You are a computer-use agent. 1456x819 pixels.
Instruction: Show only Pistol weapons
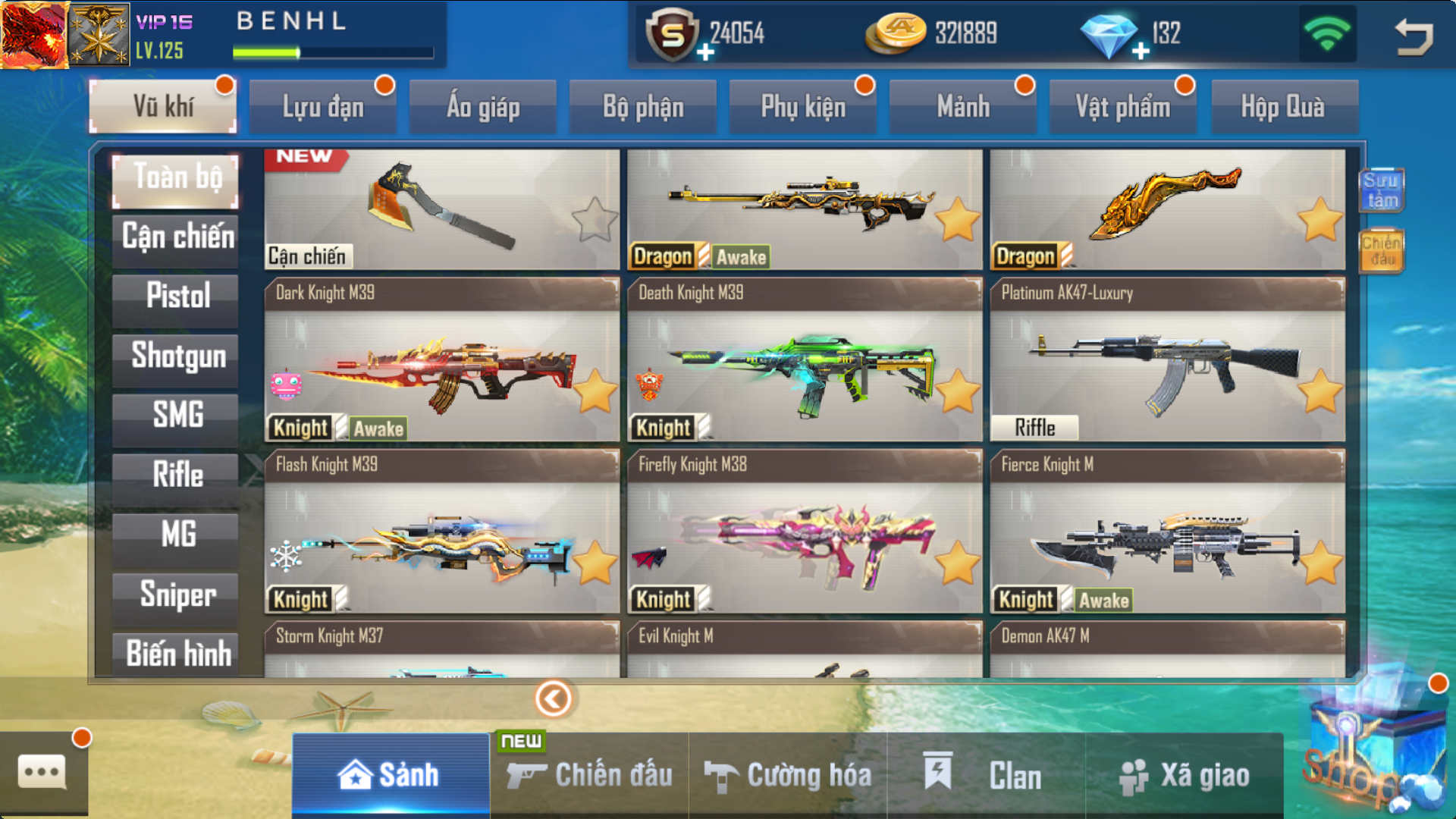177,296
